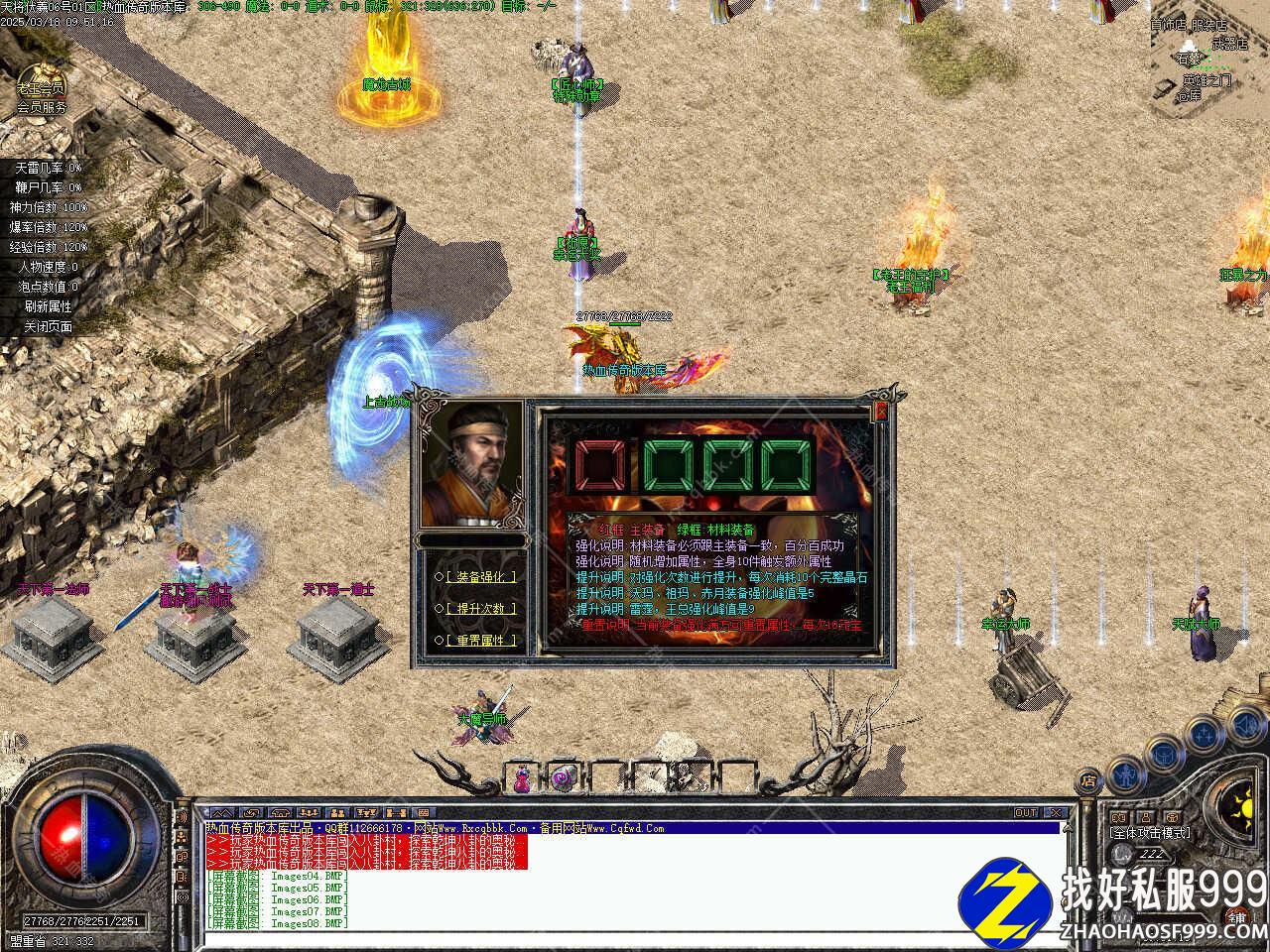Click 刷新属性 to refresh attributes
Screen dimensions: 1270x952
48,306
